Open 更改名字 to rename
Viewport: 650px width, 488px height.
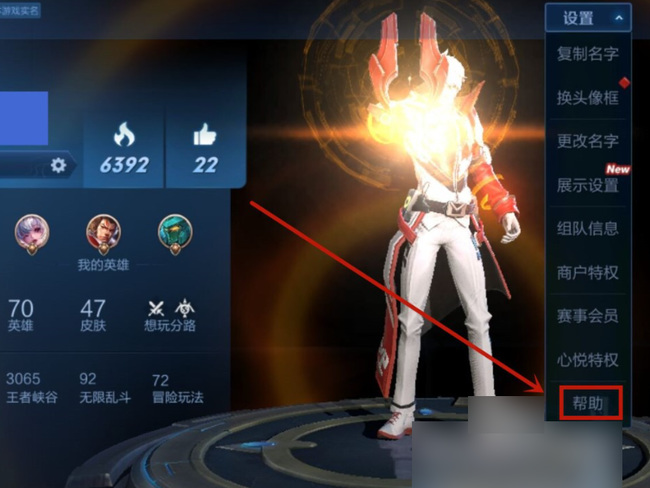tap(588, 141)
